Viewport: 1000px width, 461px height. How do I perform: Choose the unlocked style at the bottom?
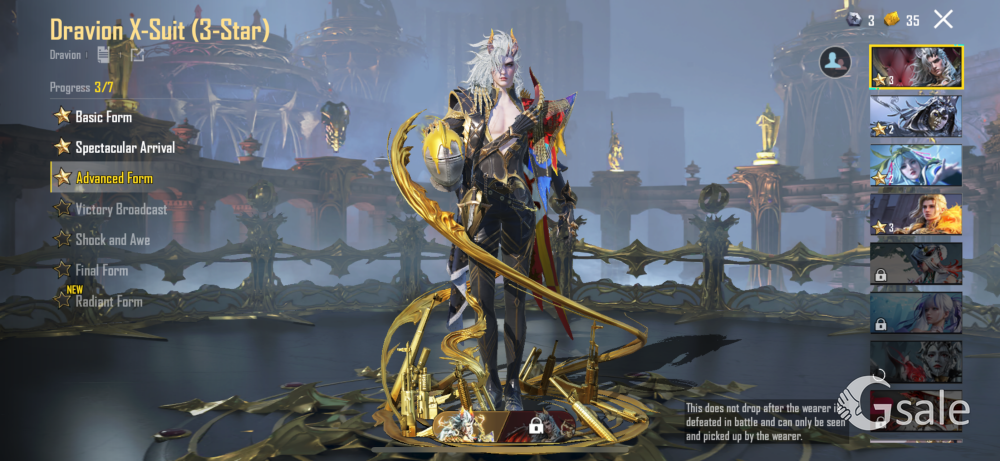(x=467, y=424)
